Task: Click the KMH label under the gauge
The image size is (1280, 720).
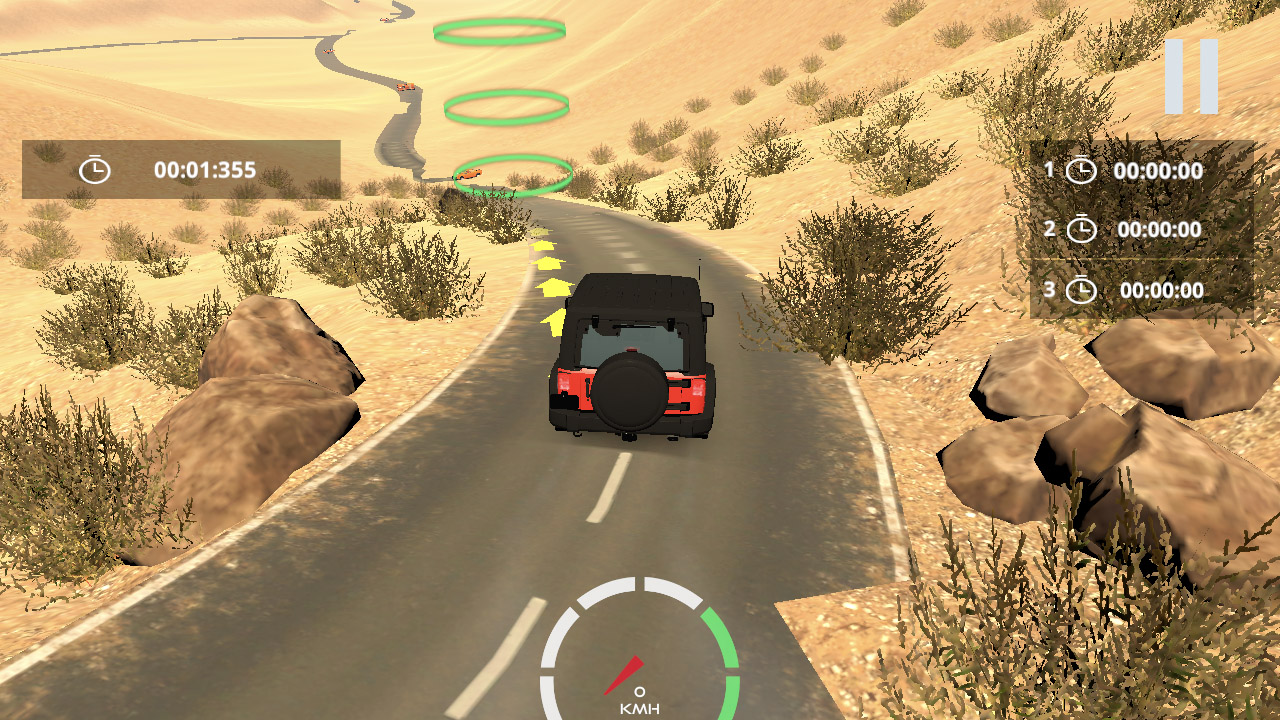Action: click(641, 708)
